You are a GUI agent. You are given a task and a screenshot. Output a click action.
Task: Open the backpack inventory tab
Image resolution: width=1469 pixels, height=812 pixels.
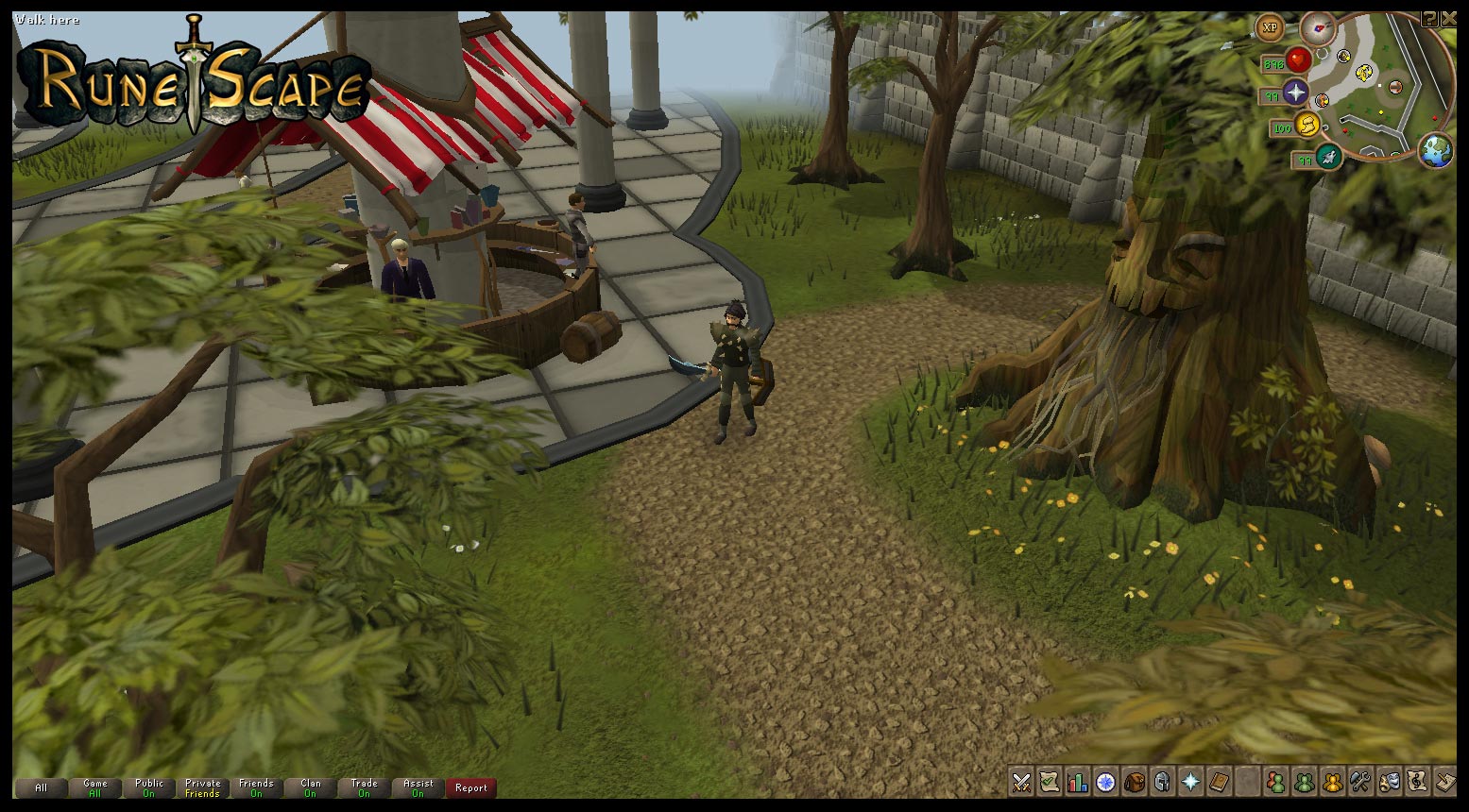(1134, 782)
